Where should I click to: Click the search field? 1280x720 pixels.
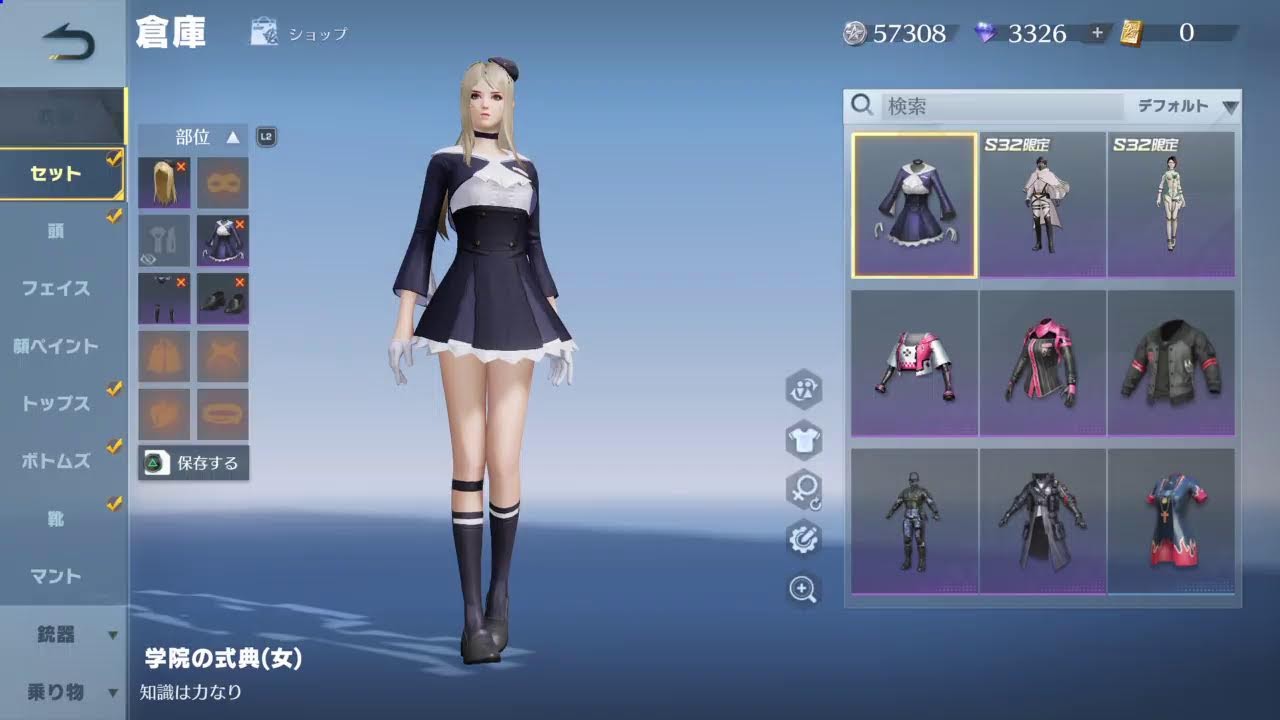1000,106
